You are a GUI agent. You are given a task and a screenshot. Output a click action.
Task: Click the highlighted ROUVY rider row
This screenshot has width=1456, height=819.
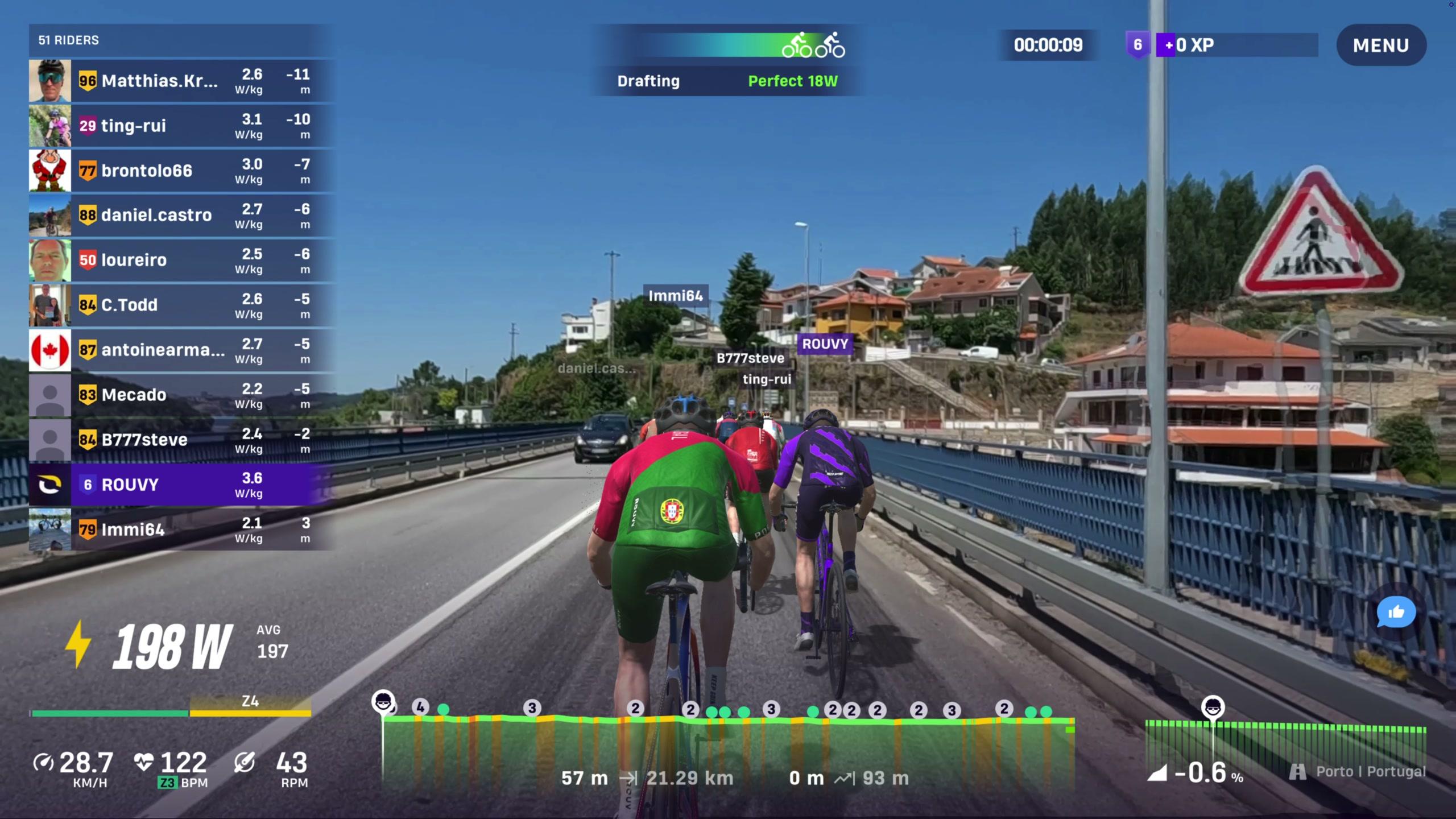(x=181, y=485)
